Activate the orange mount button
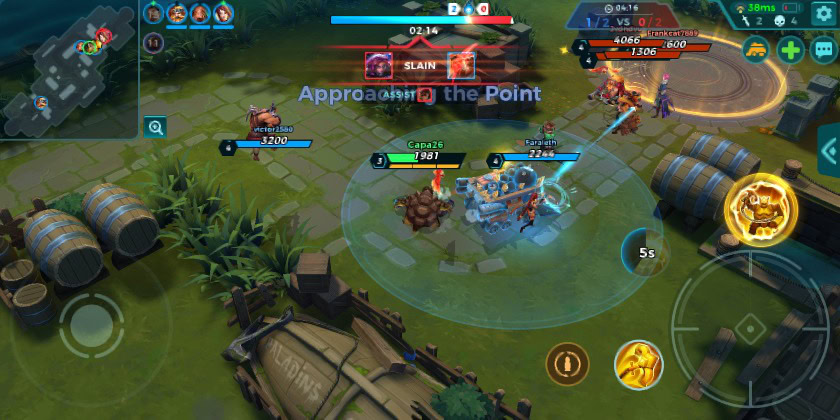Viewport: 840px width, 420px height. 756,50
